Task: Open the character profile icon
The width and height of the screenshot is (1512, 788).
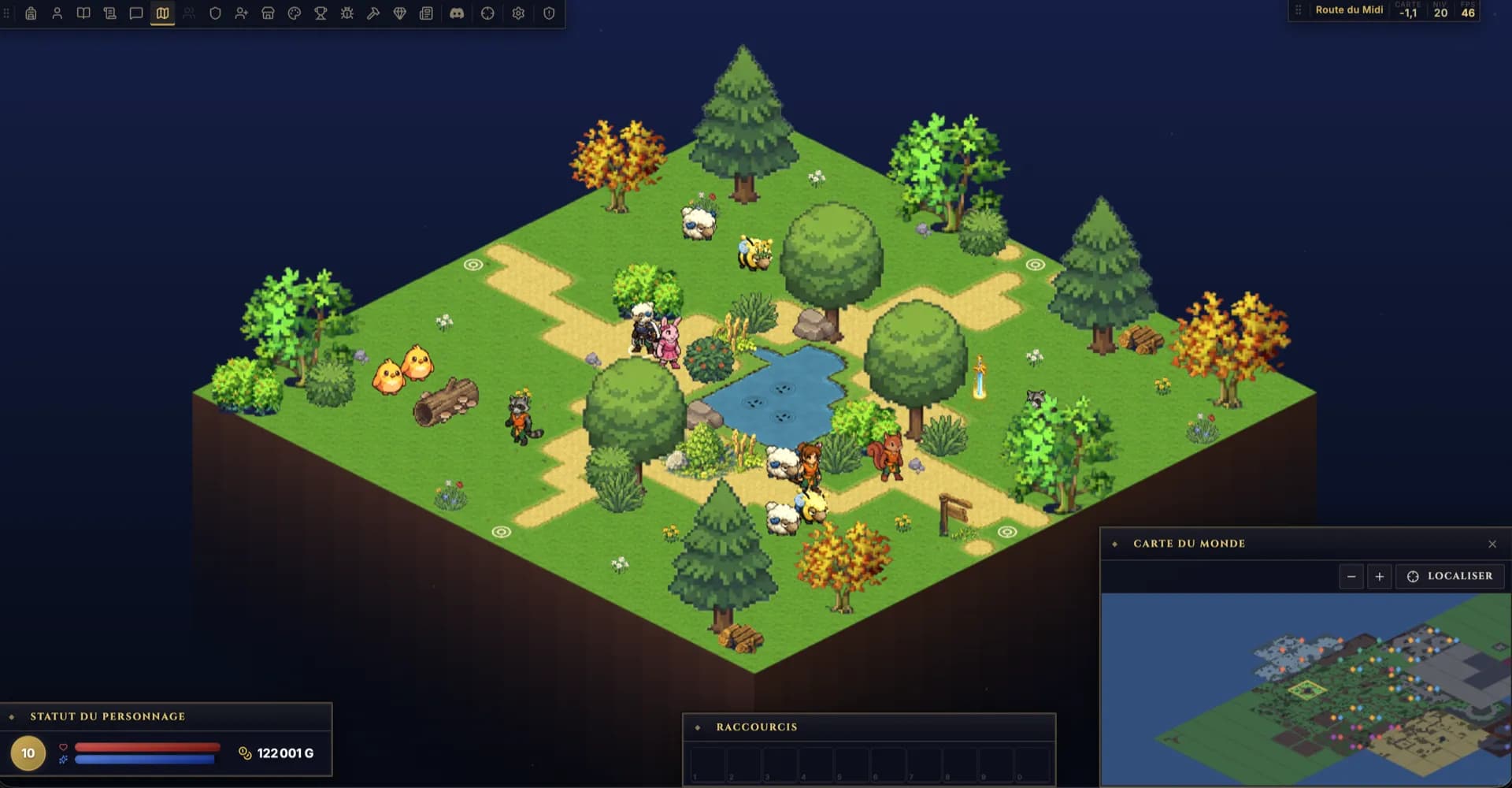Action: coord(57,13)
